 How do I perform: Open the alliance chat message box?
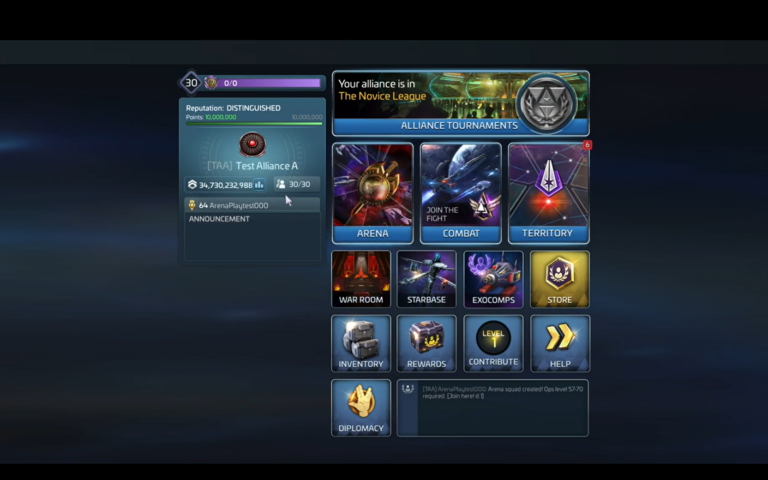pos(493,407)
